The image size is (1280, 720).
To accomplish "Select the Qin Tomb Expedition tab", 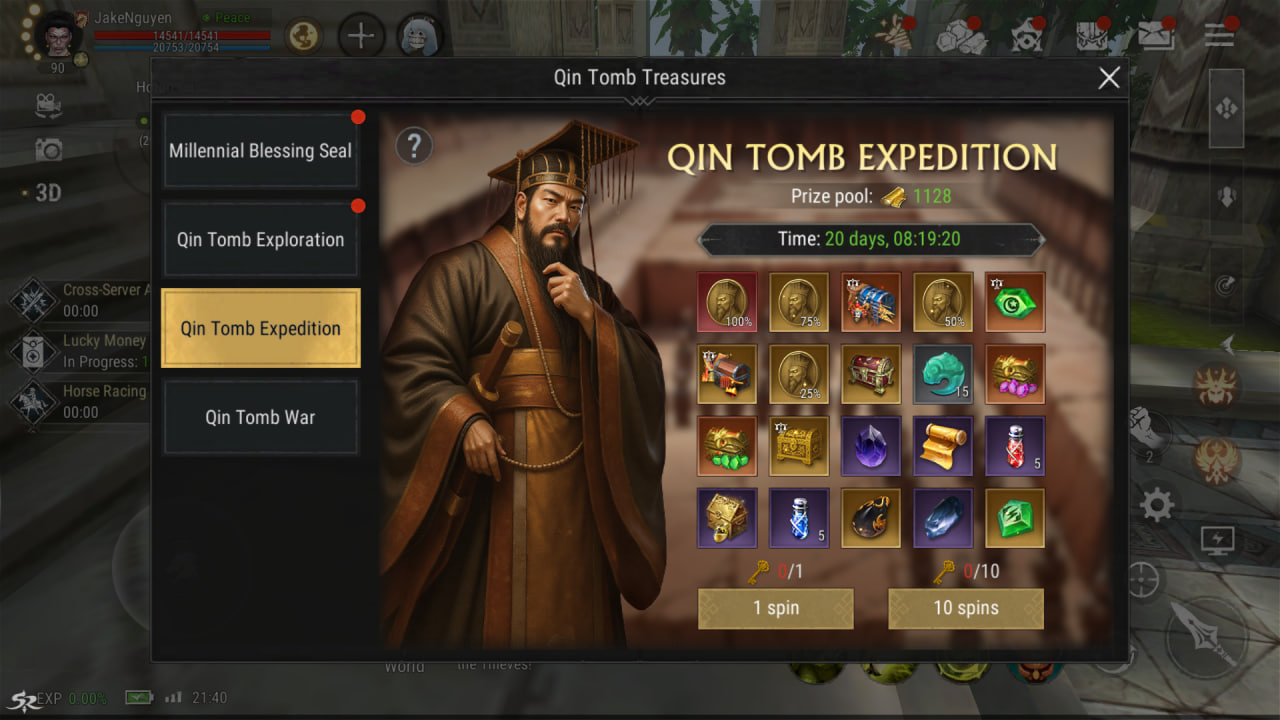I will click(x=260, y=328).
